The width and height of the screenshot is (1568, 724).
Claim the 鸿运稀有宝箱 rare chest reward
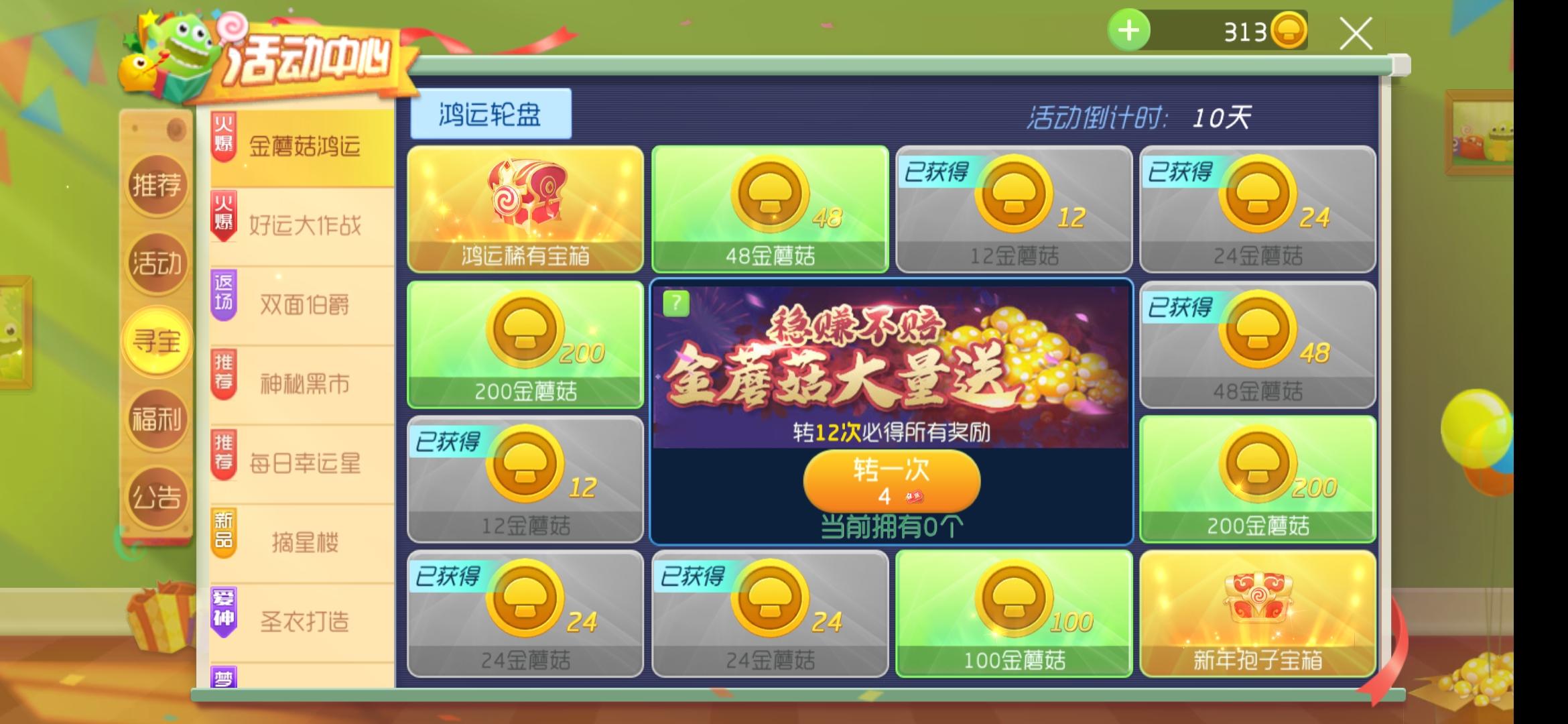click(525, 208)
